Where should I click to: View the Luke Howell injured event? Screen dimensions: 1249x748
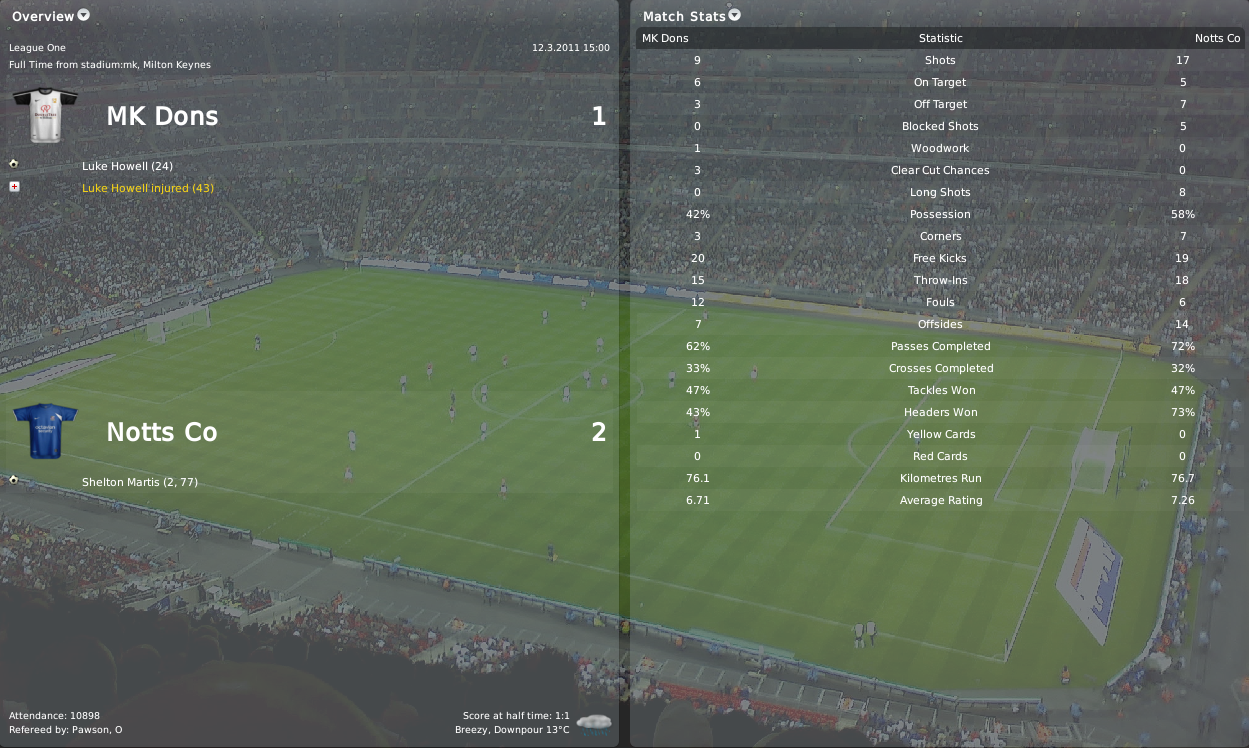pyautogui.click(x=148, y=188)
